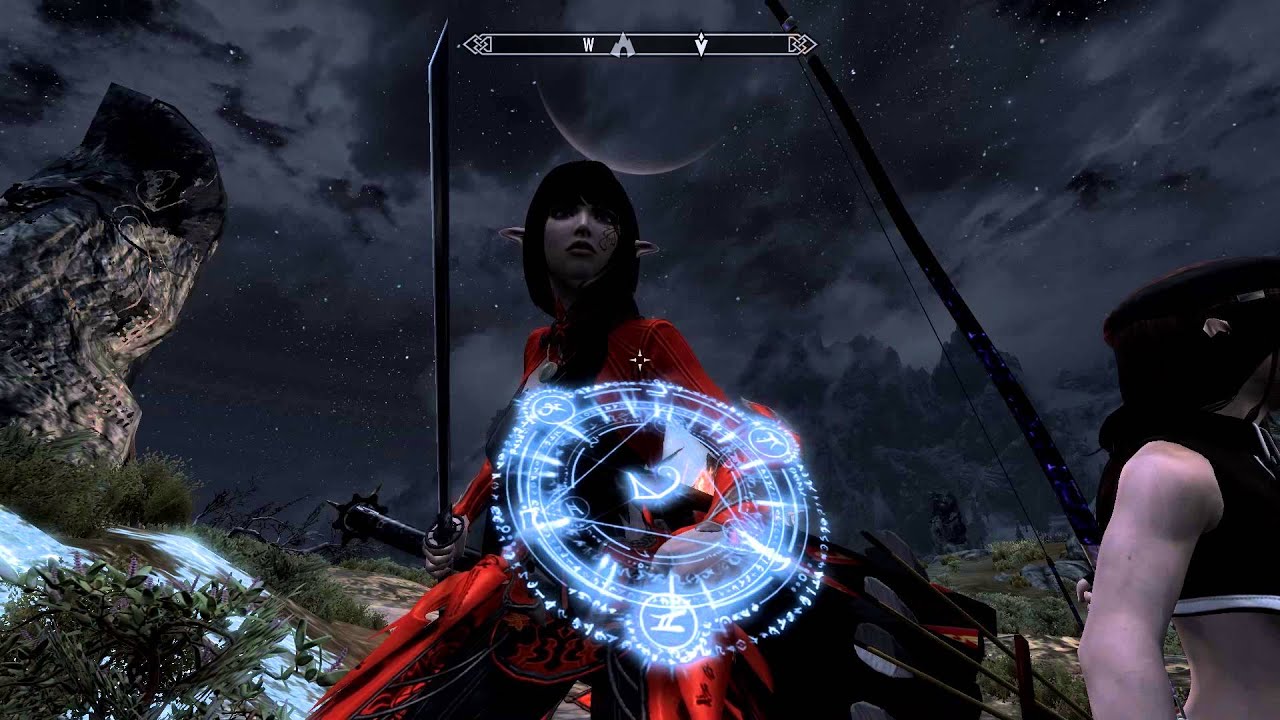1280x720 pixels.
Task: Click the W heading on the compass bar
Action: [x=588, y=45]
